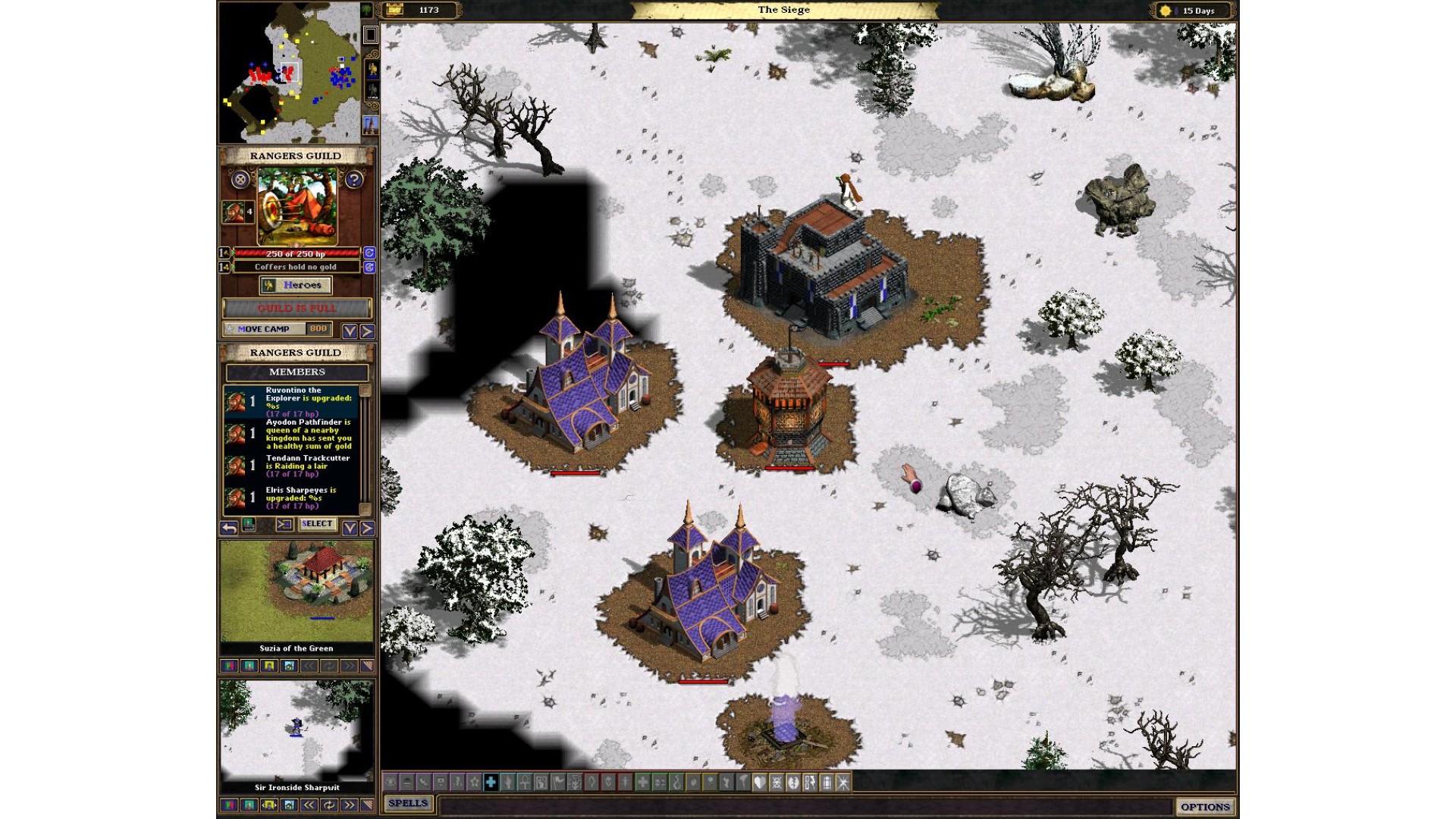1456x819 pixels.
Task: Close the Rangers Guild panel
Action: [240, 180]
